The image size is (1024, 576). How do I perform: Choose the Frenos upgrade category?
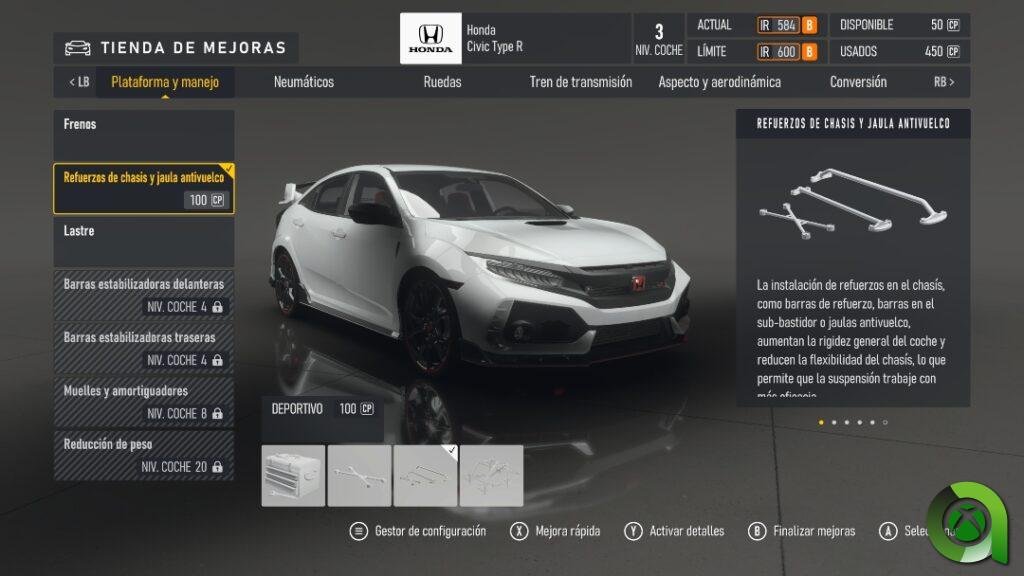(x=144, y=134)
